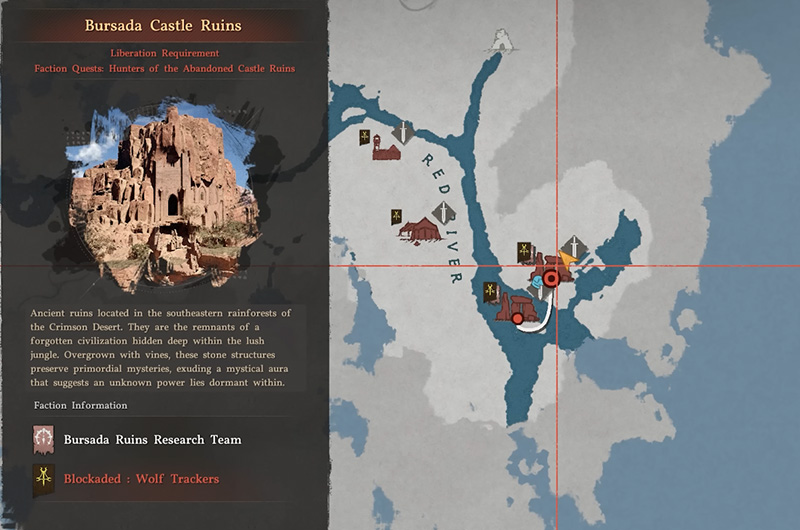Click the red ring marker at the crosshair

(550, 280)
